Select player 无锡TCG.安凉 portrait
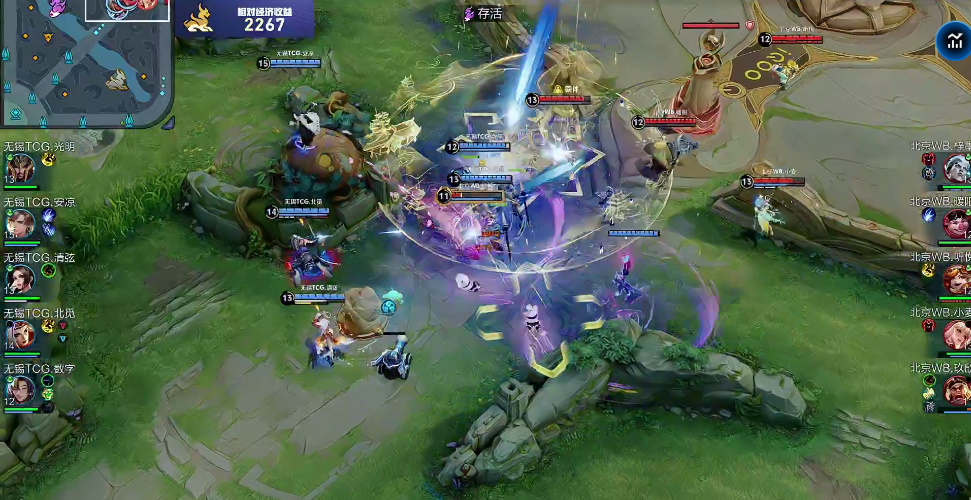971x500 pixels. (19, 225)
